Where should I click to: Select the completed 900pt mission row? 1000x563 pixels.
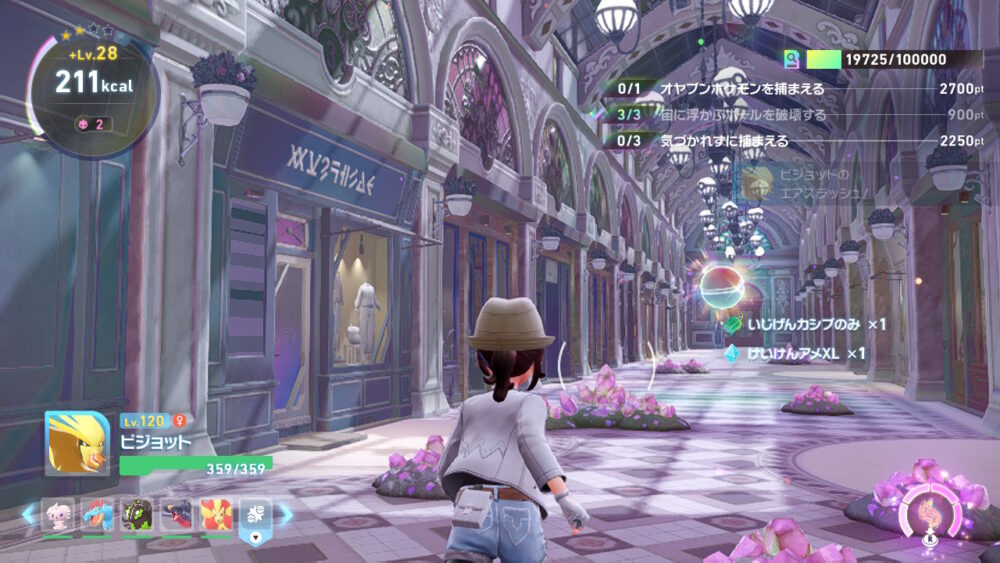[790, 115]
